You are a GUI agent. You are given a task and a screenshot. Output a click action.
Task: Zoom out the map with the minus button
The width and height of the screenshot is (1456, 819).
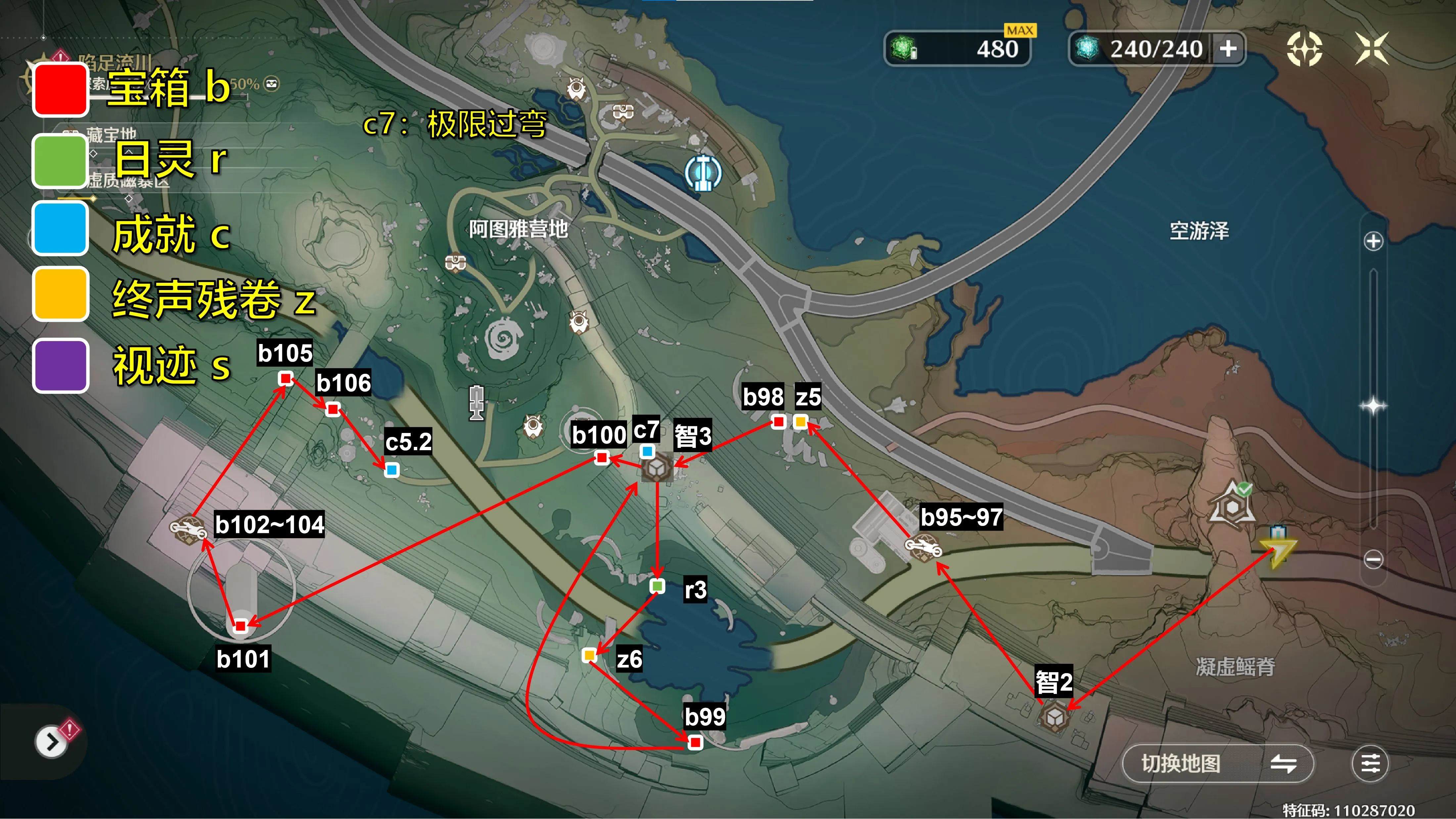[1373, 560]
